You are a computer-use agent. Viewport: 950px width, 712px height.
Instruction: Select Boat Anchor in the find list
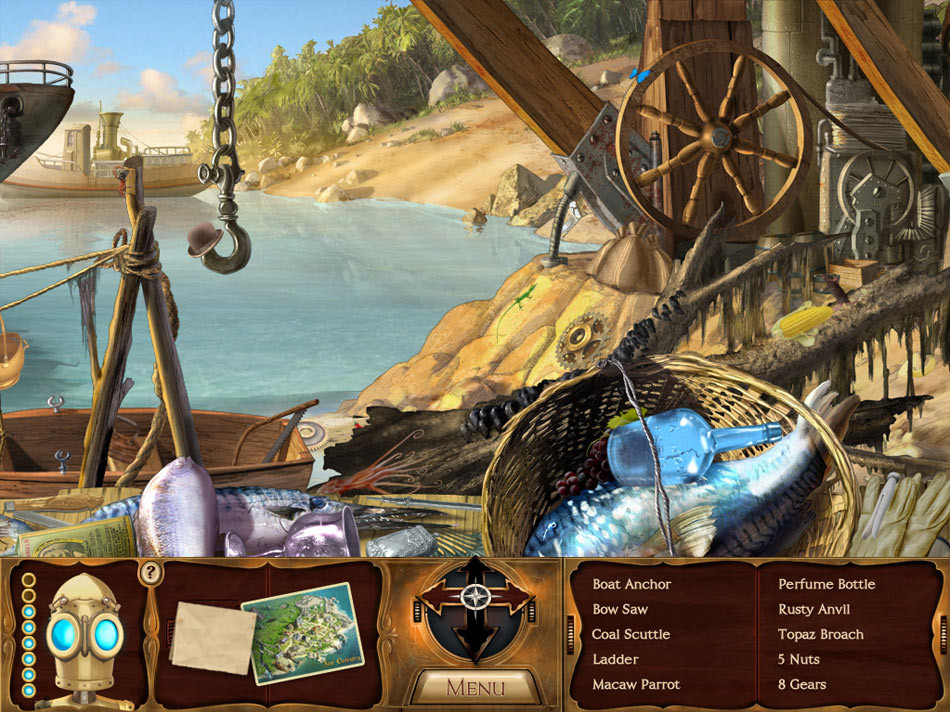coord(631,584)
